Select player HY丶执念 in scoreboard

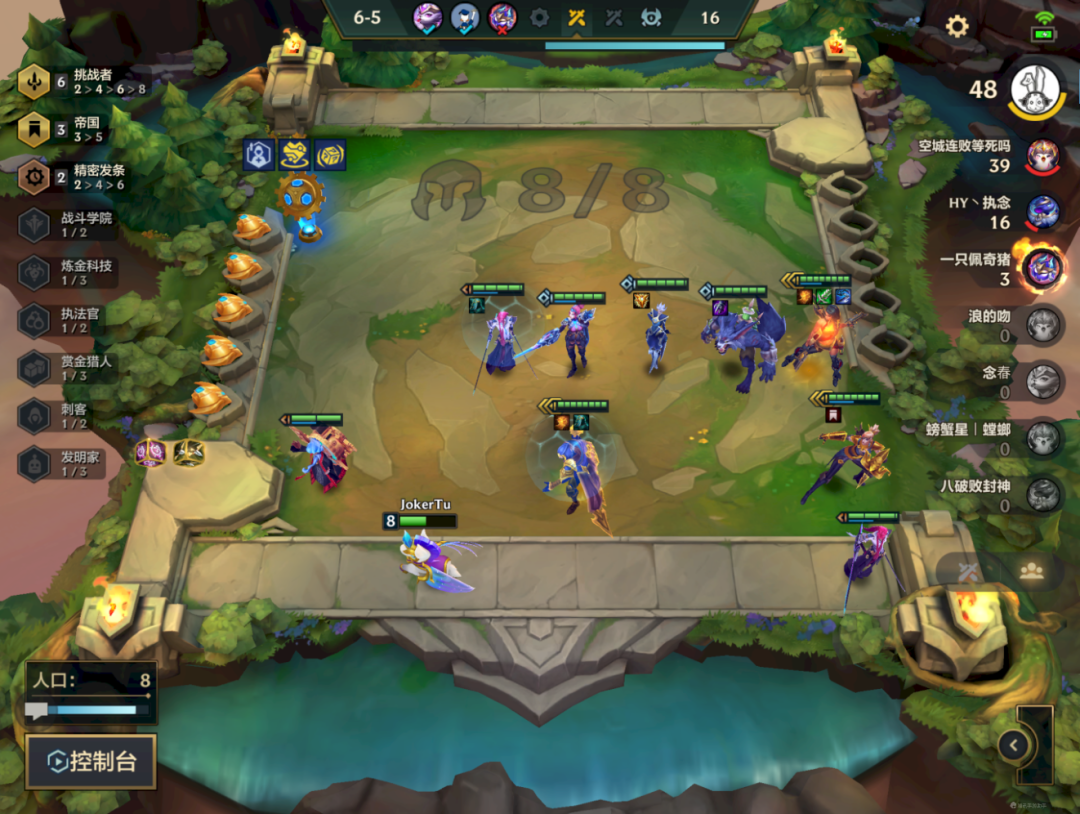(1043, 212)
